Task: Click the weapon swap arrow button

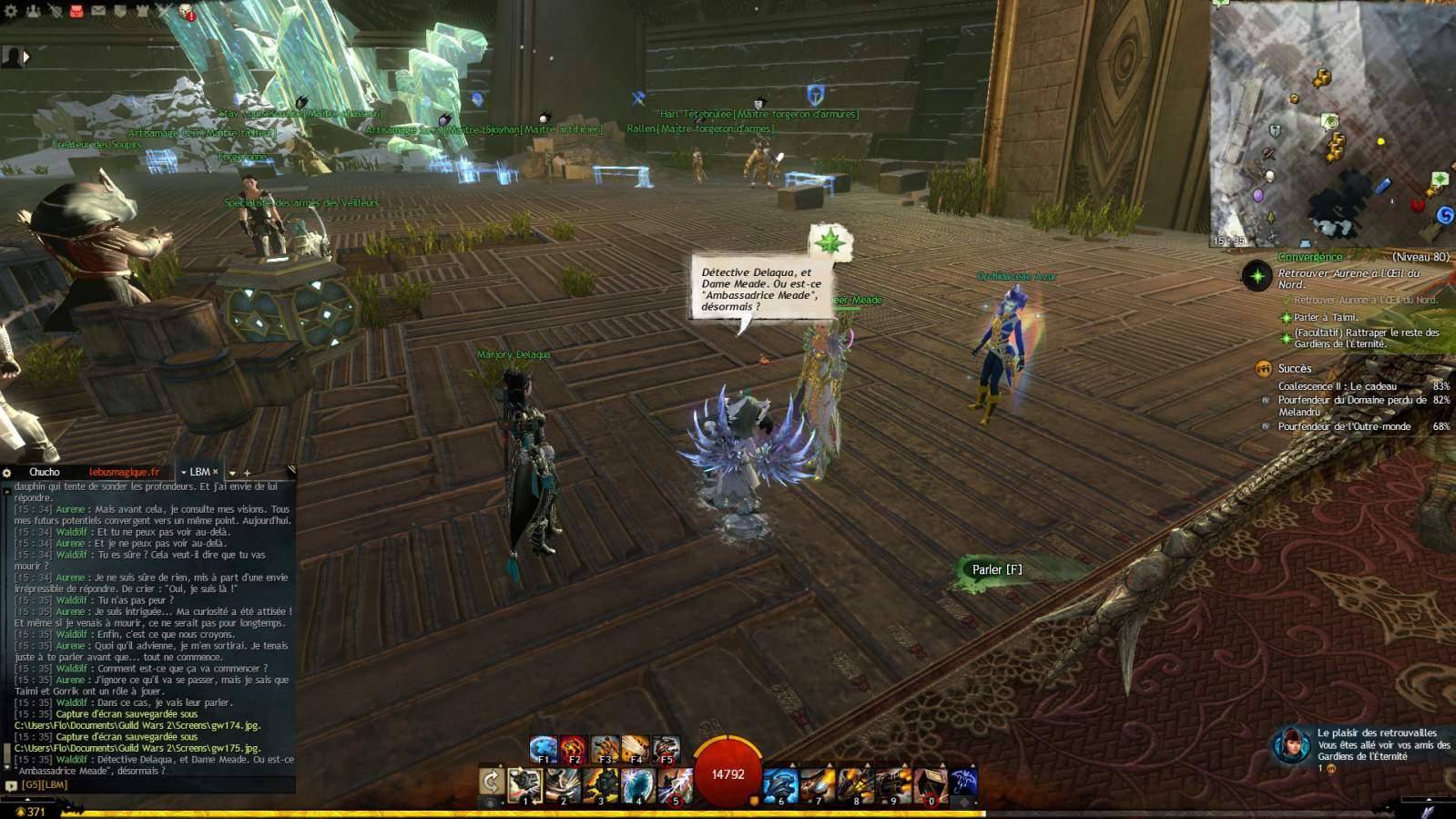Action: click(491, 782)
